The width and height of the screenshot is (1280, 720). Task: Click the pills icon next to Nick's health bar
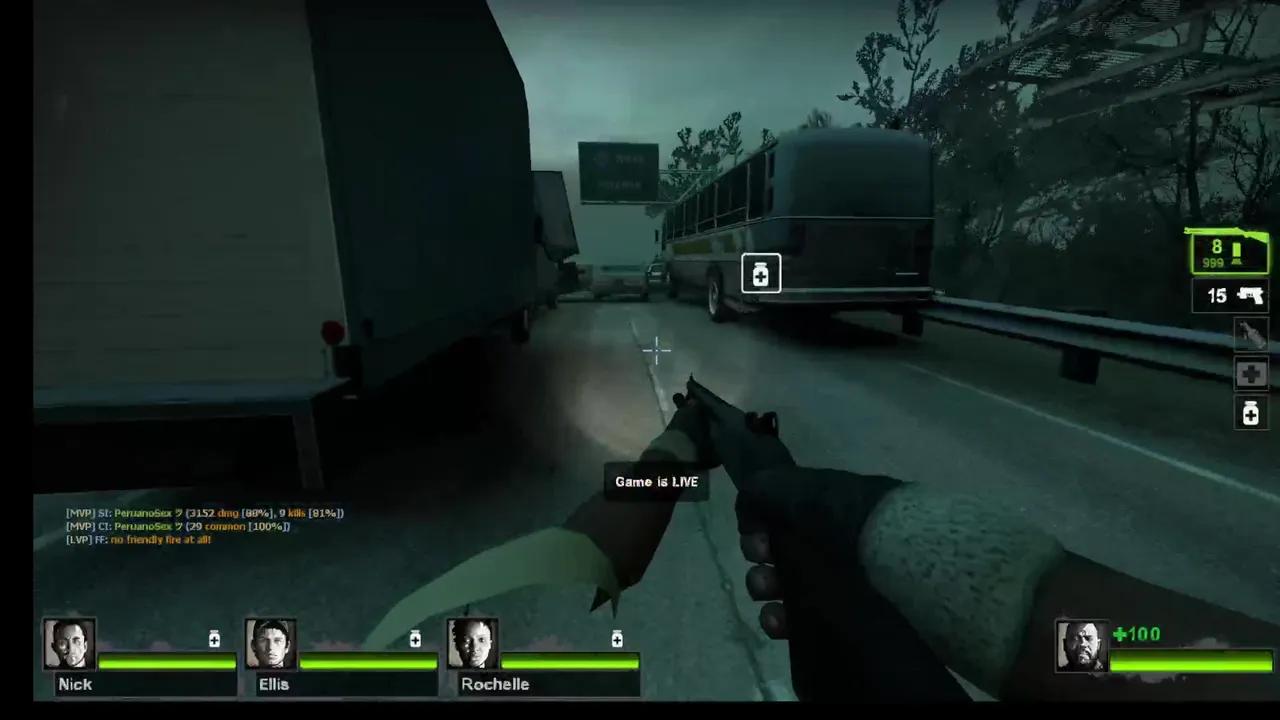coord(213,639)
